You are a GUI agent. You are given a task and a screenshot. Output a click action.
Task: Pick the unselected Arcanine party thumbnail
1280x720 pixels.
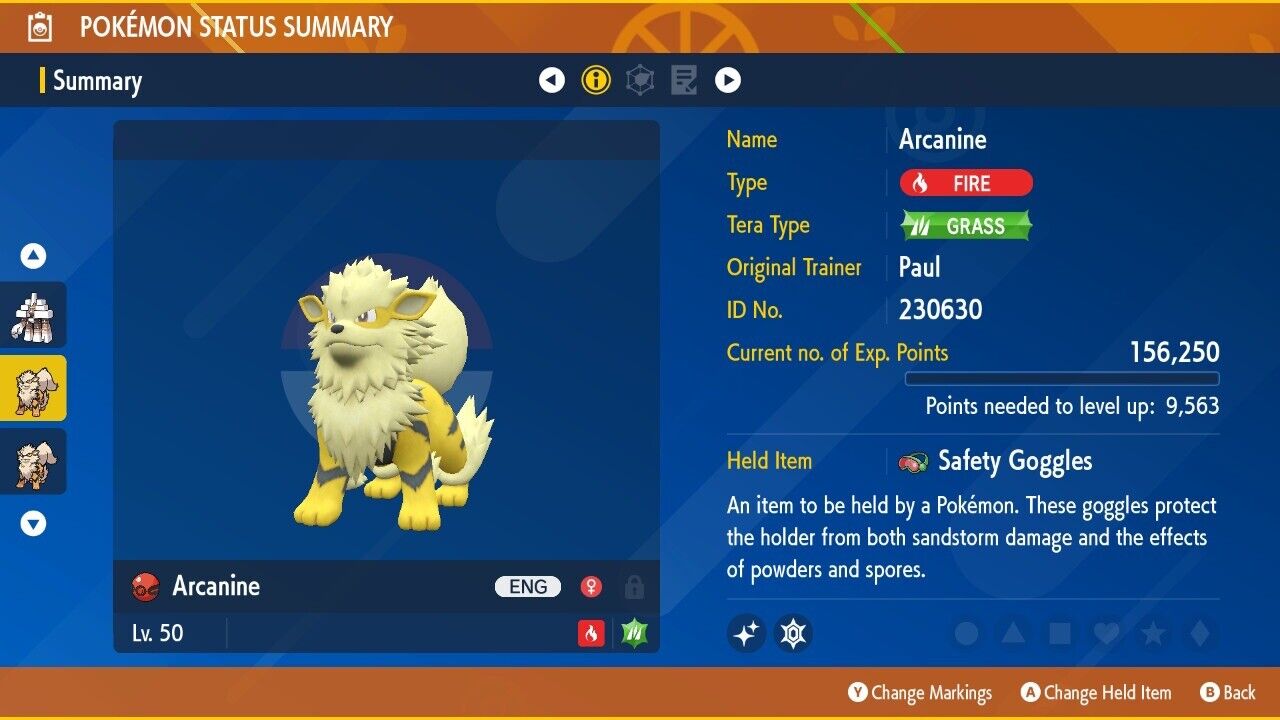coord(34,461)
